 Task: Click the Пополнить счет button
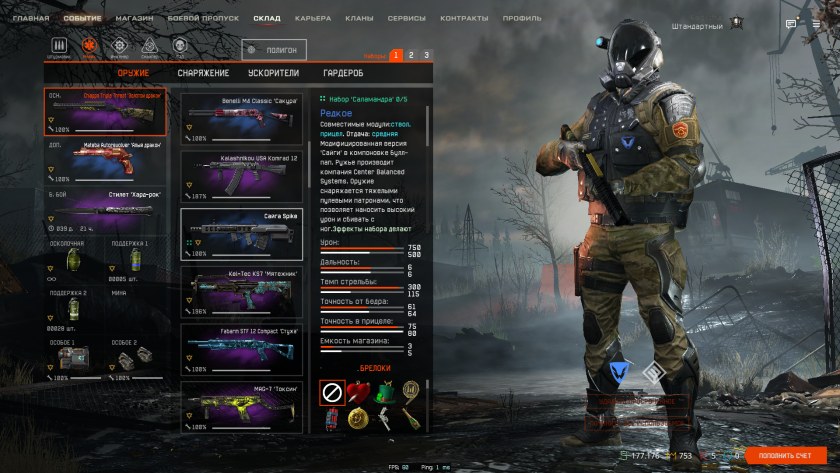[x=786, y=455]
